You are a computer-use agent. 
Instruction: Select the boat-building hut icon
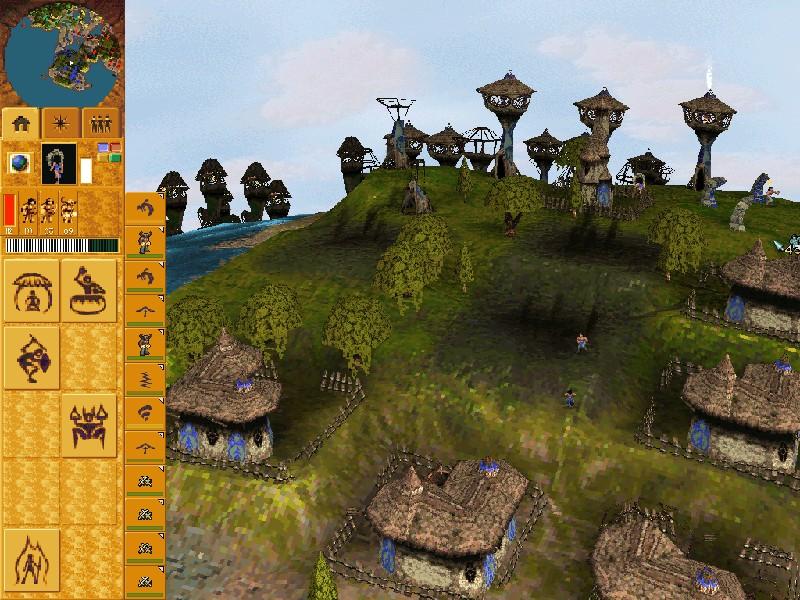[x=89, y=290]
